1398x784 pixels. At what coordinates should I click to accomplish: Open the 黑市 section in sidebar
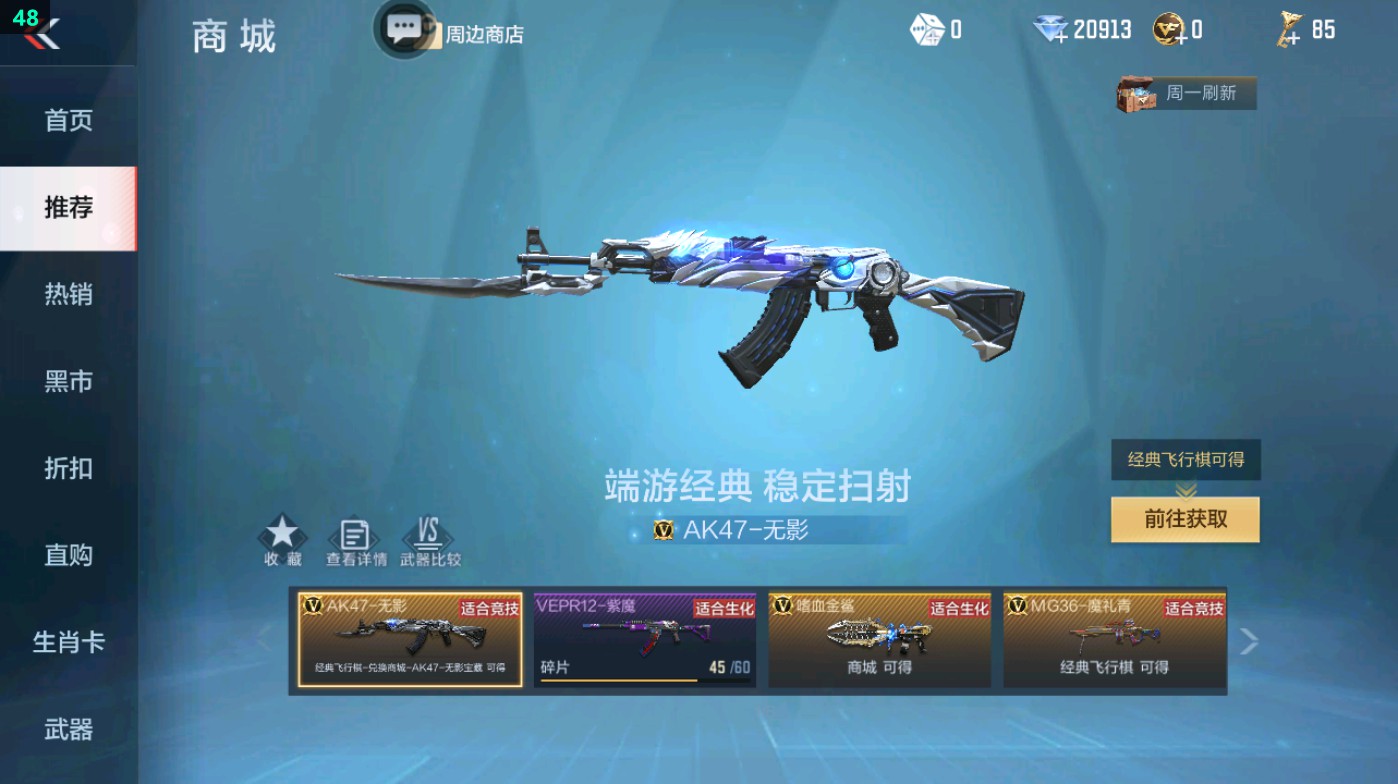point(66,381)
